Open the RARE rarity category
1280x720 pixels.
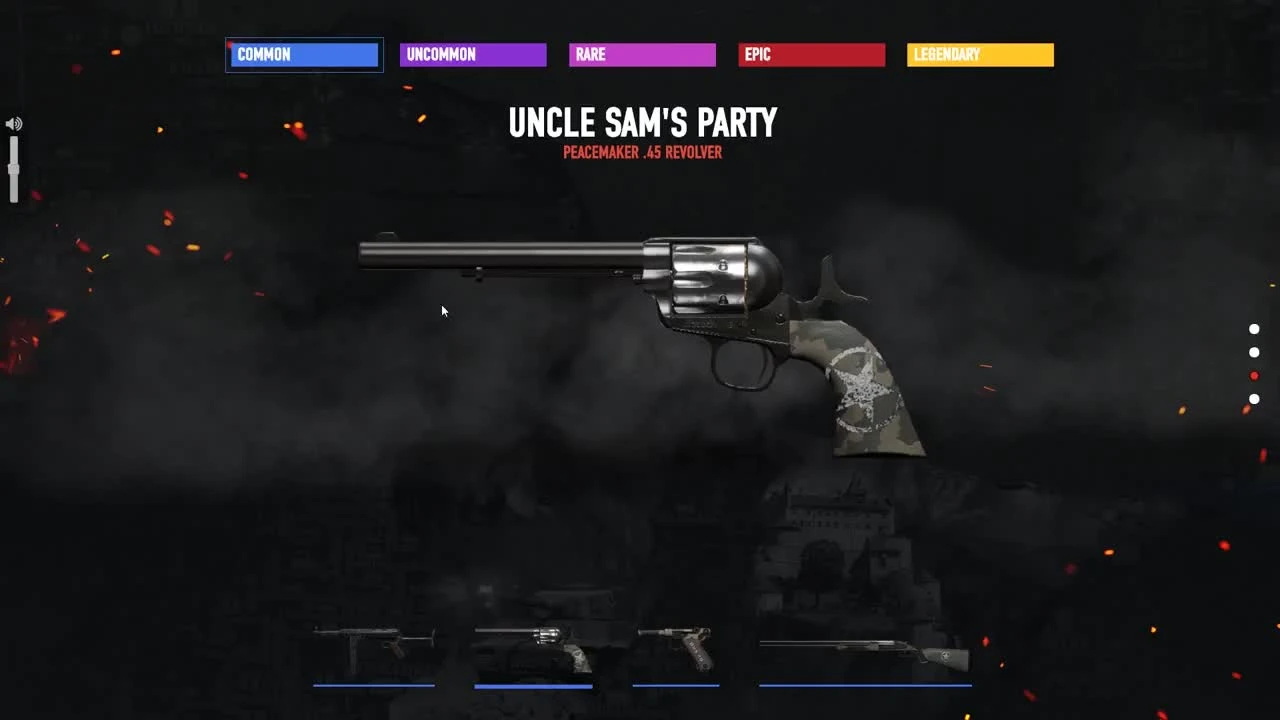click(642, 54)
